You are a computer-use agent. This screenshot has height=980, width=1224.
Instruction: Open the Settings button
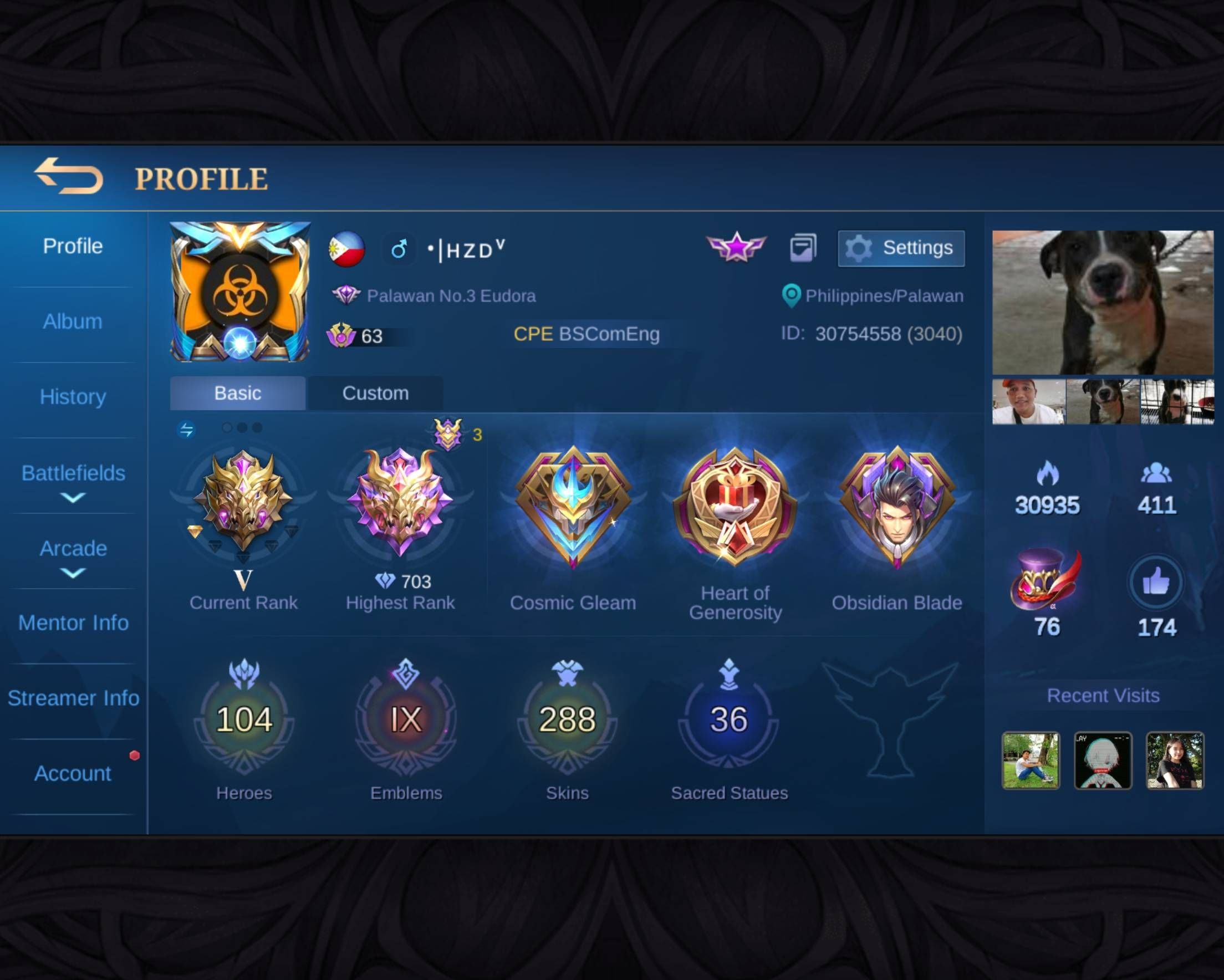coord(901,248)
